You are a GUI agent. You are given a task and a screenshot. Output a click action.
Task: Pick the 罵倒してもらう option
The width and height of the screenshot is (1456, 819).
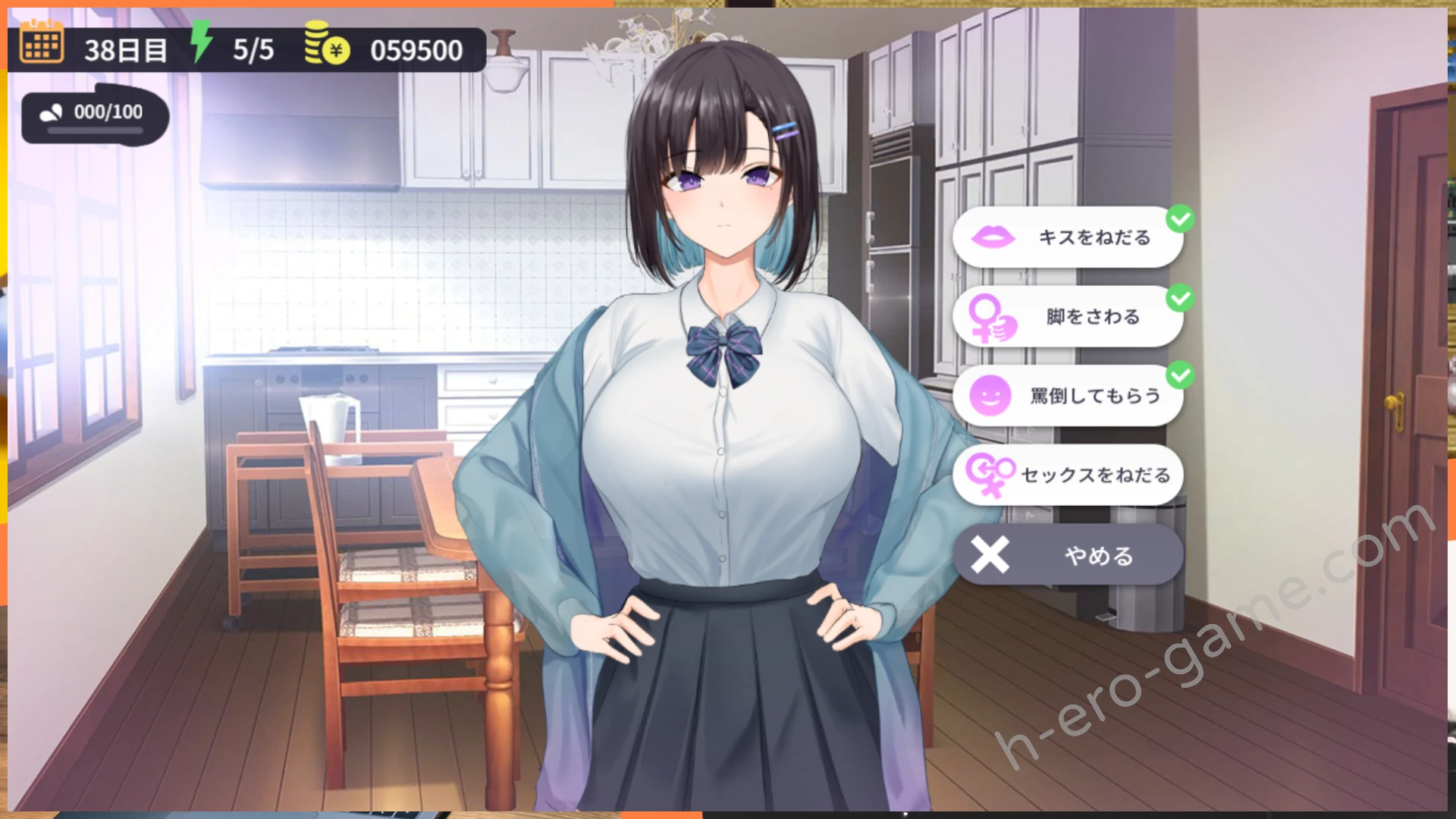[x=1068, y=395]
